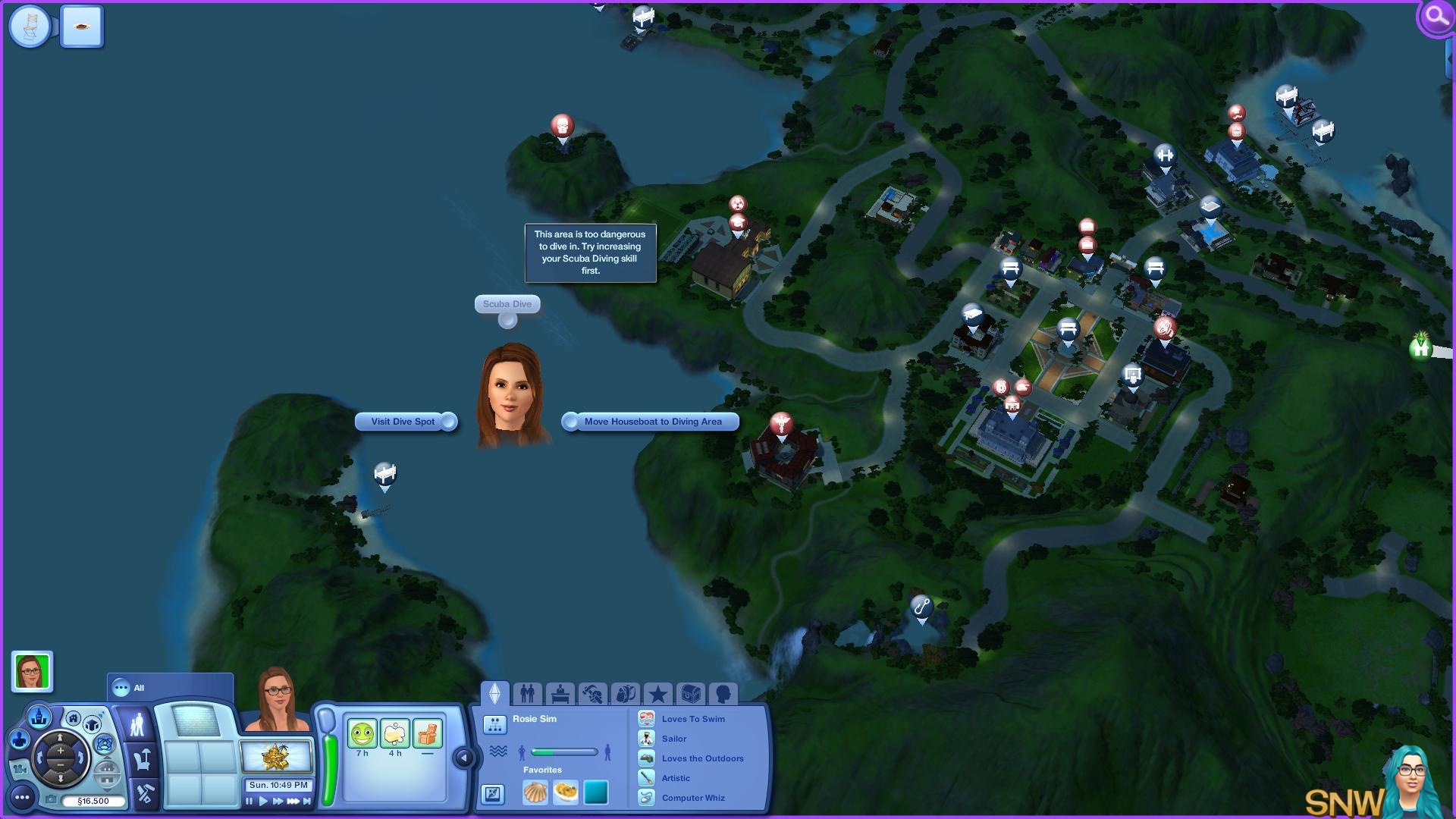Screen dimensions: 1456x819
Task: Open the options ellipsis menu
Action: point(22,797)
